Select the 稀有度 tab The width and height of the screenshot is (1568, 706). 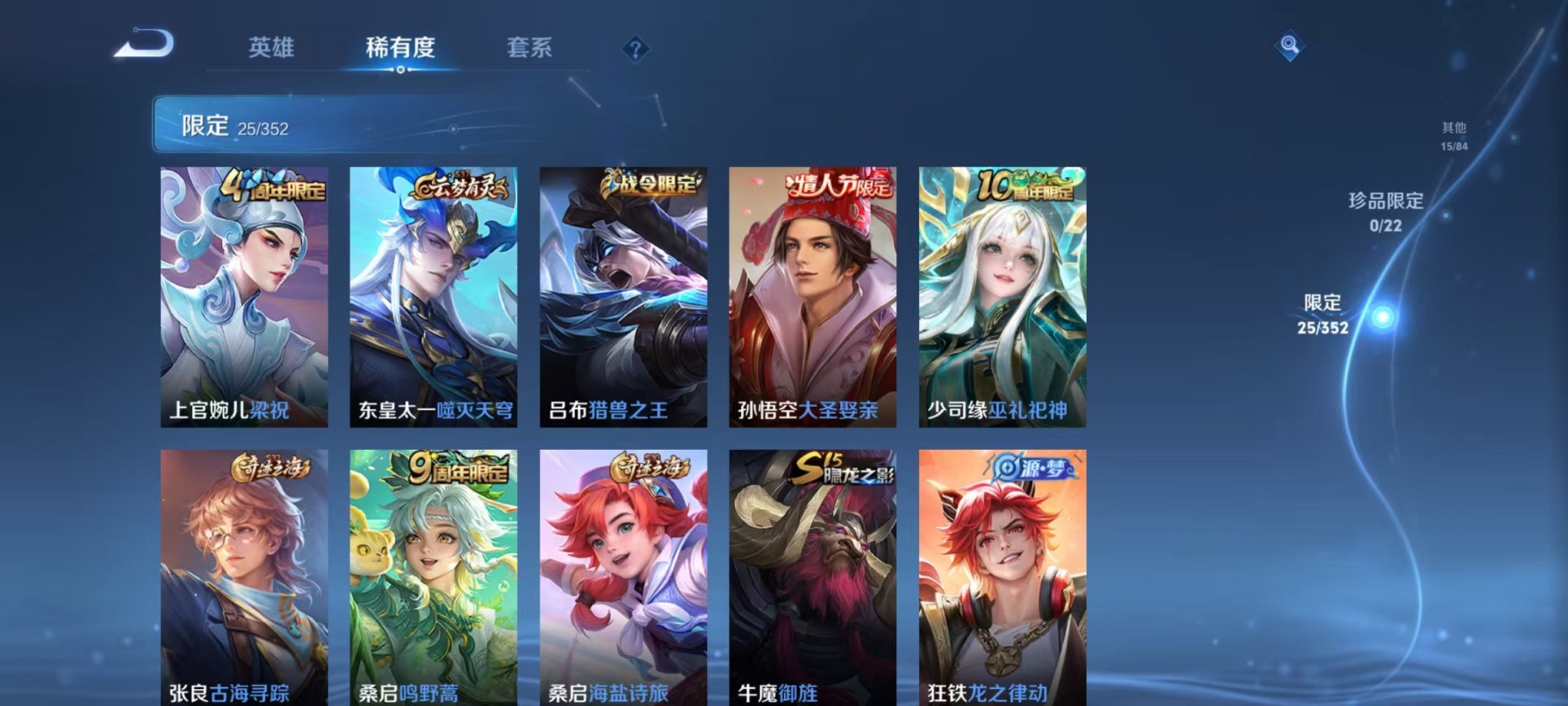(400, 48)
